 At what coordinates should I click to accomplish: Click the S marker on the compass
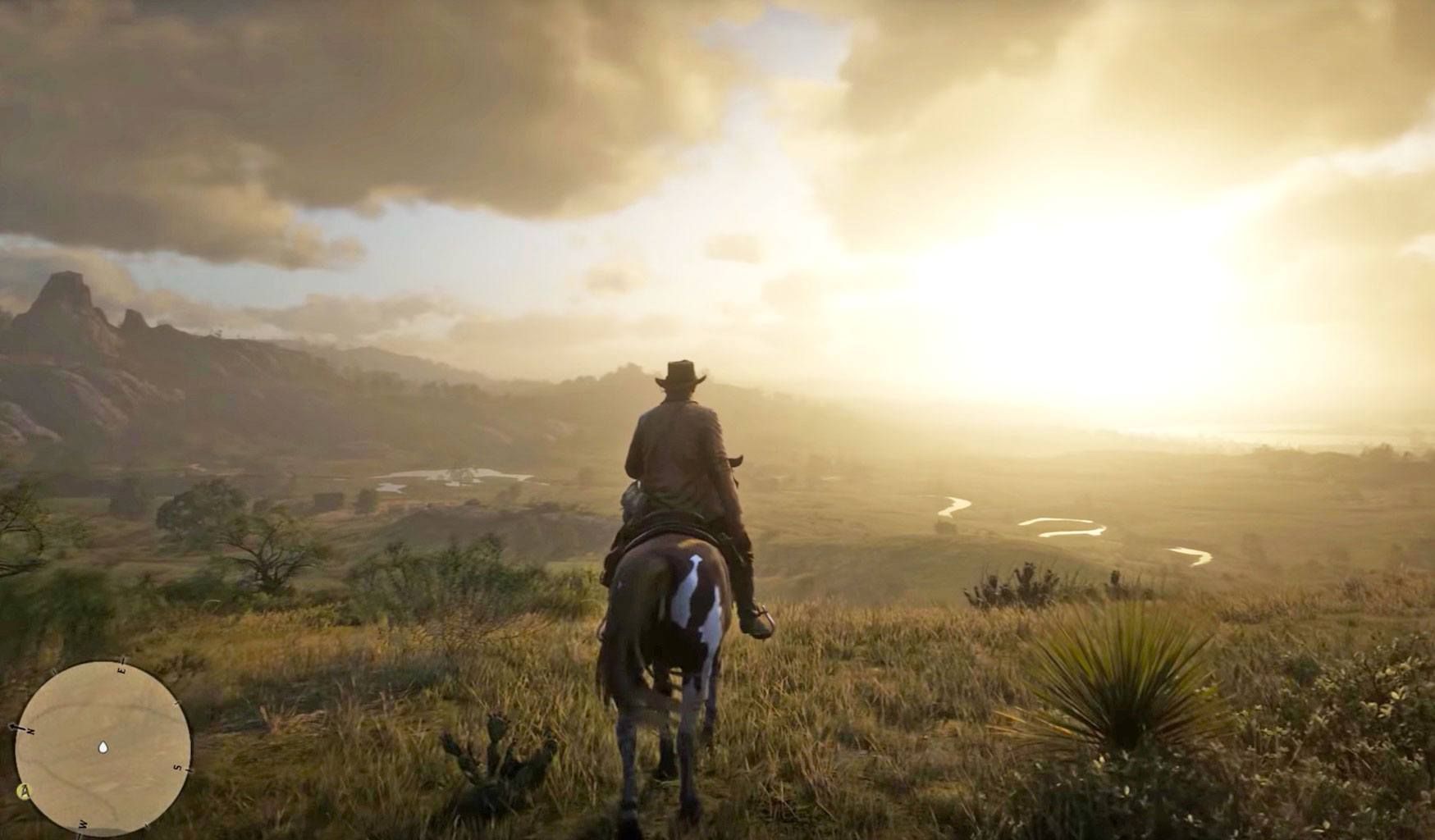pos(178,767)
